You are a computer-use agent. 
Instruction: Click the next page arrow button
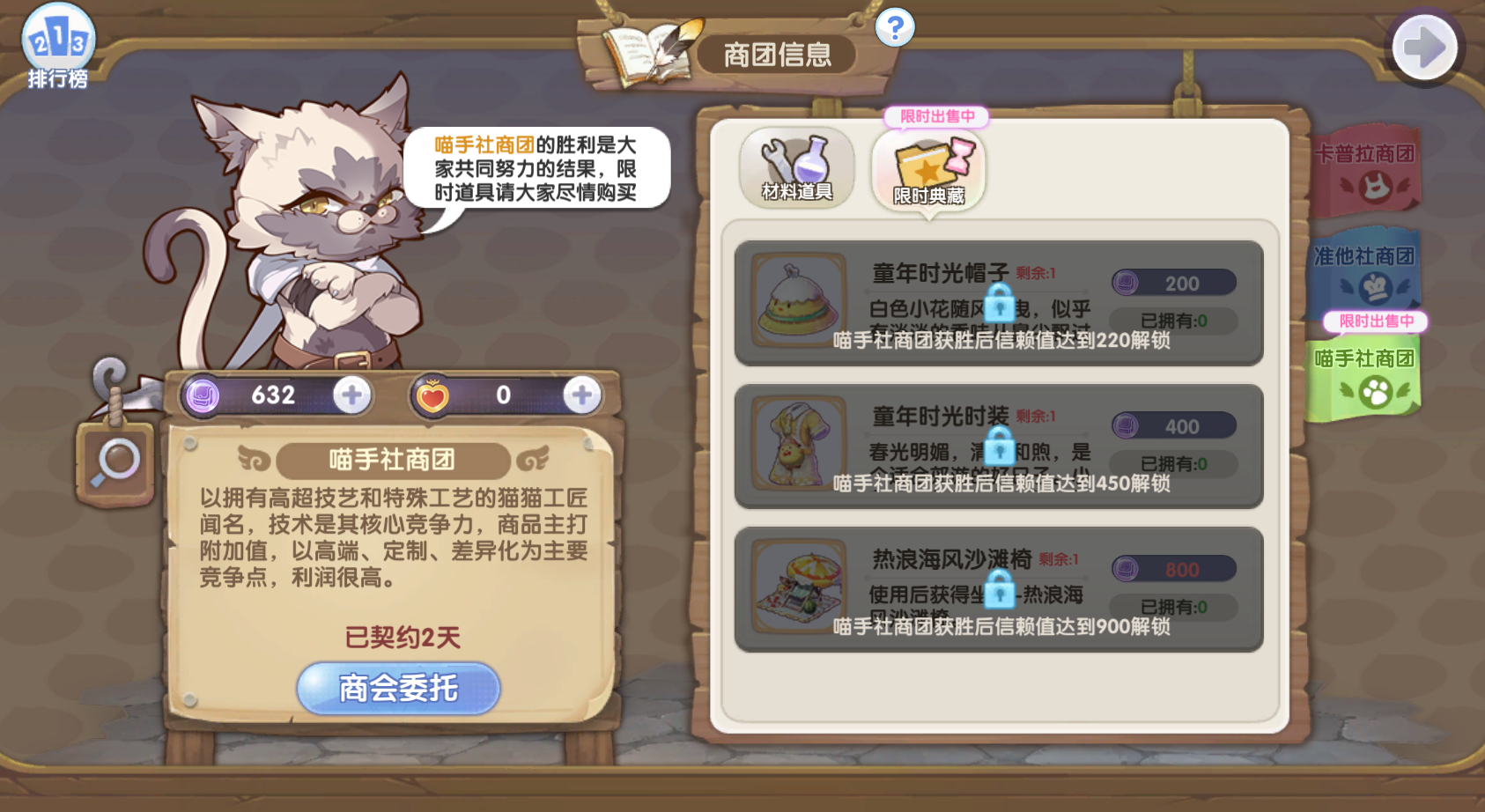1424,47
